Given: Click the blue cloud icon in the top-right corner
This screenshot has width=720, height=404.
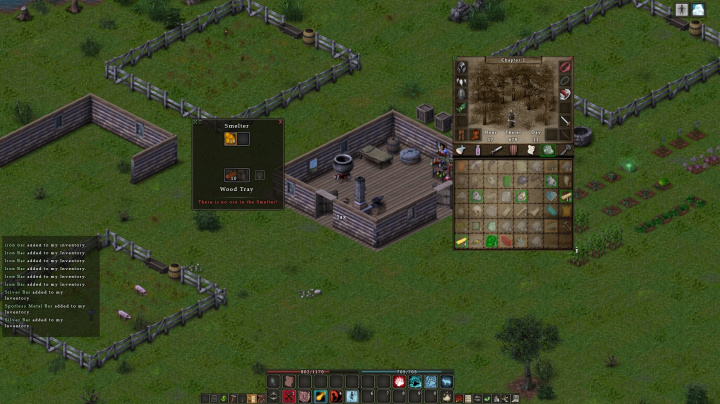Looking at the screenshot, I should 698,9.
